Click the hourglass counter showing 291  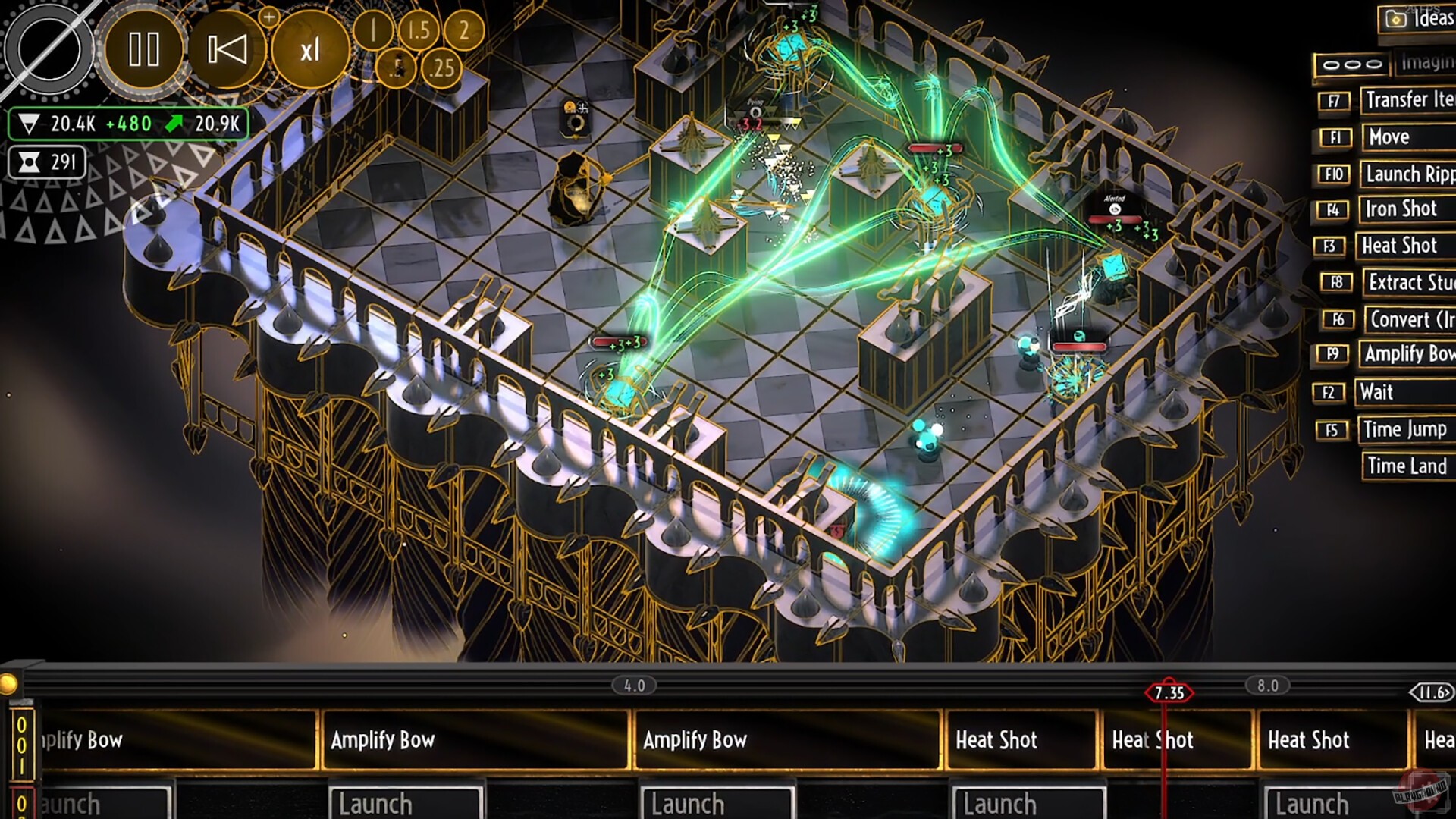(45, 162)
